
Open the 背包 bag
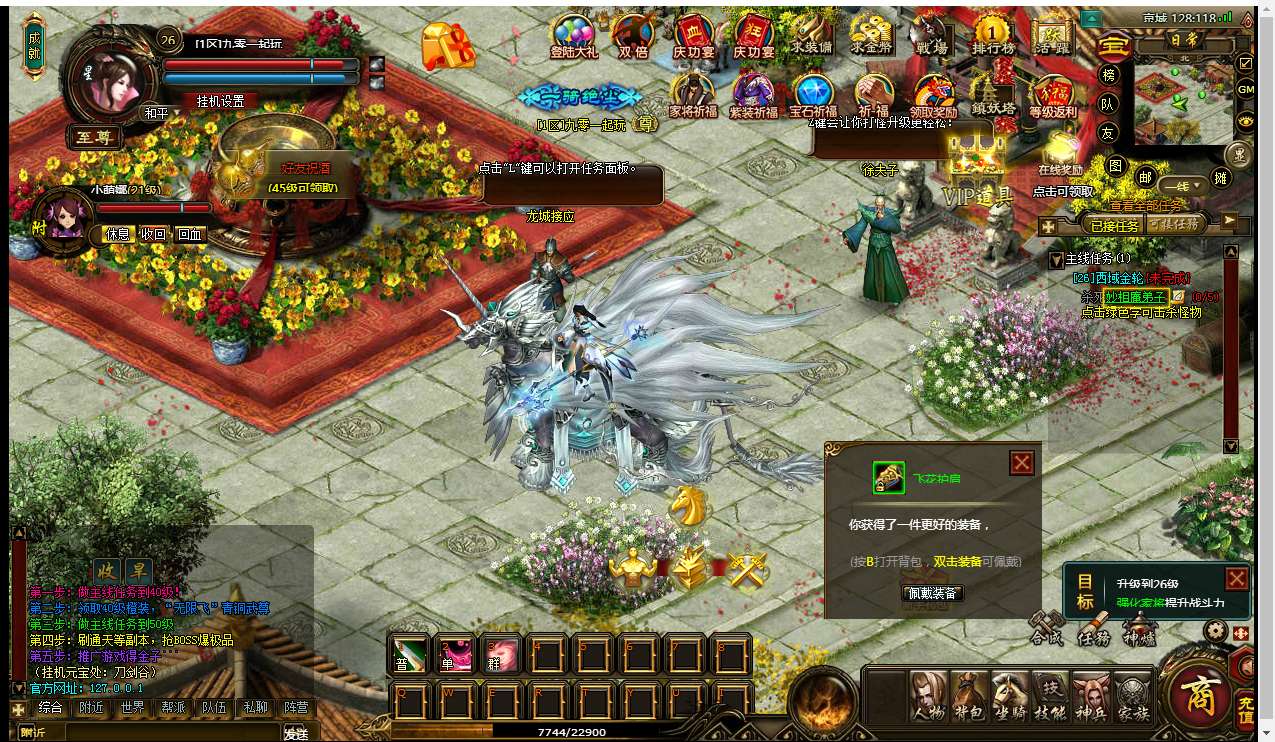[969, 695]
